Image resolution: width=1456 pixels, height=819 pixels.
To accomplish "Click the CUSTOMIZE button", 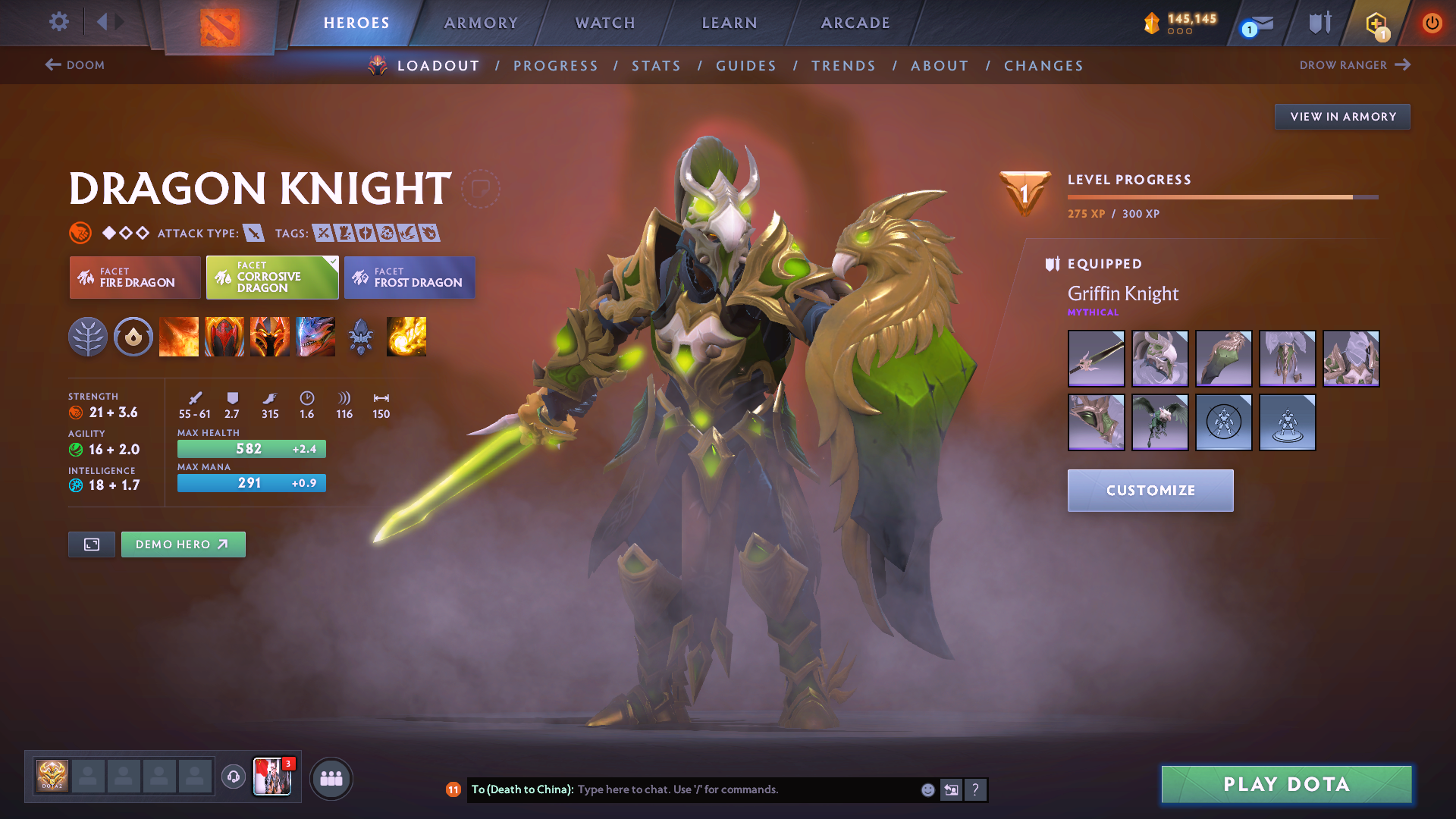I will [x=1150, y=491].
